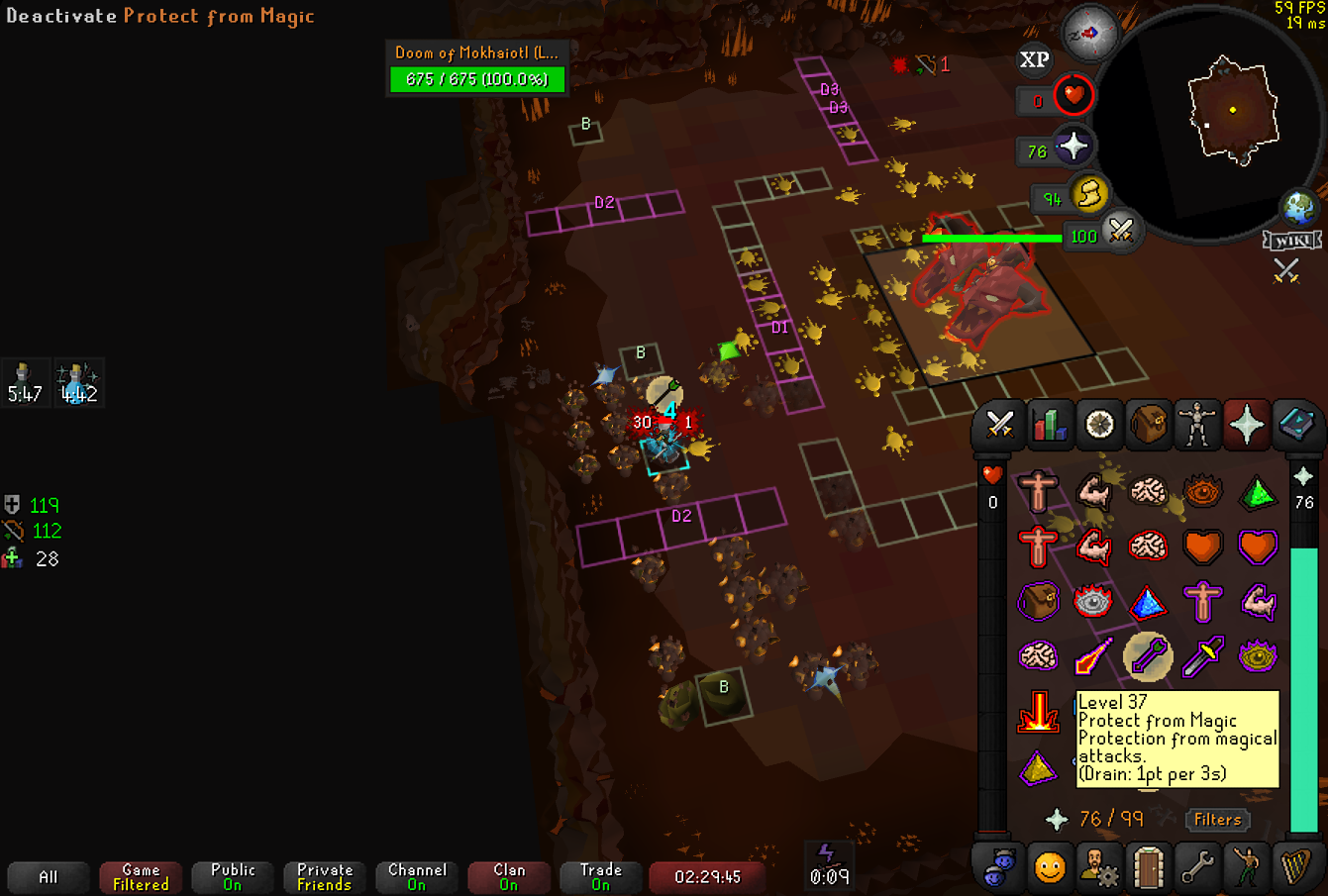Open the world map globe
This screenshot has height=896, width=1328.
tap(1299, 208)
